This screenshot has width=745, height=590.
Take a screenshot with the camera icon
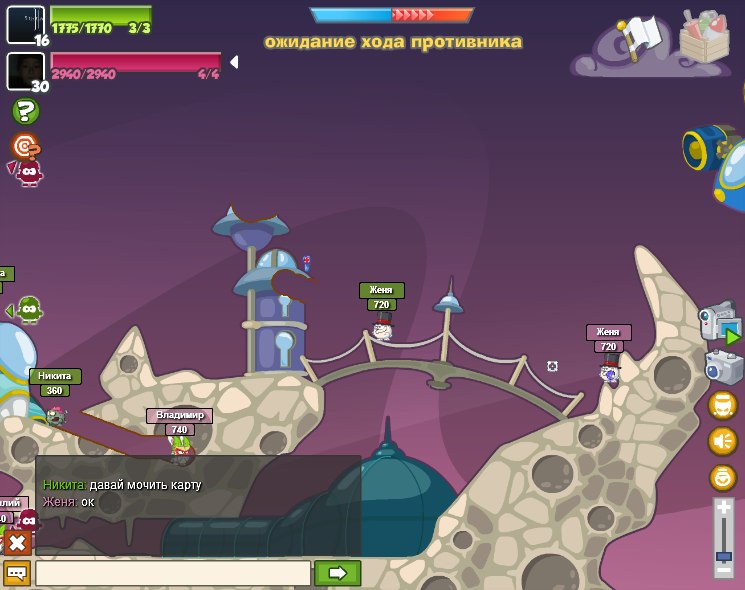pyautogui.click(x=722, y=366)
